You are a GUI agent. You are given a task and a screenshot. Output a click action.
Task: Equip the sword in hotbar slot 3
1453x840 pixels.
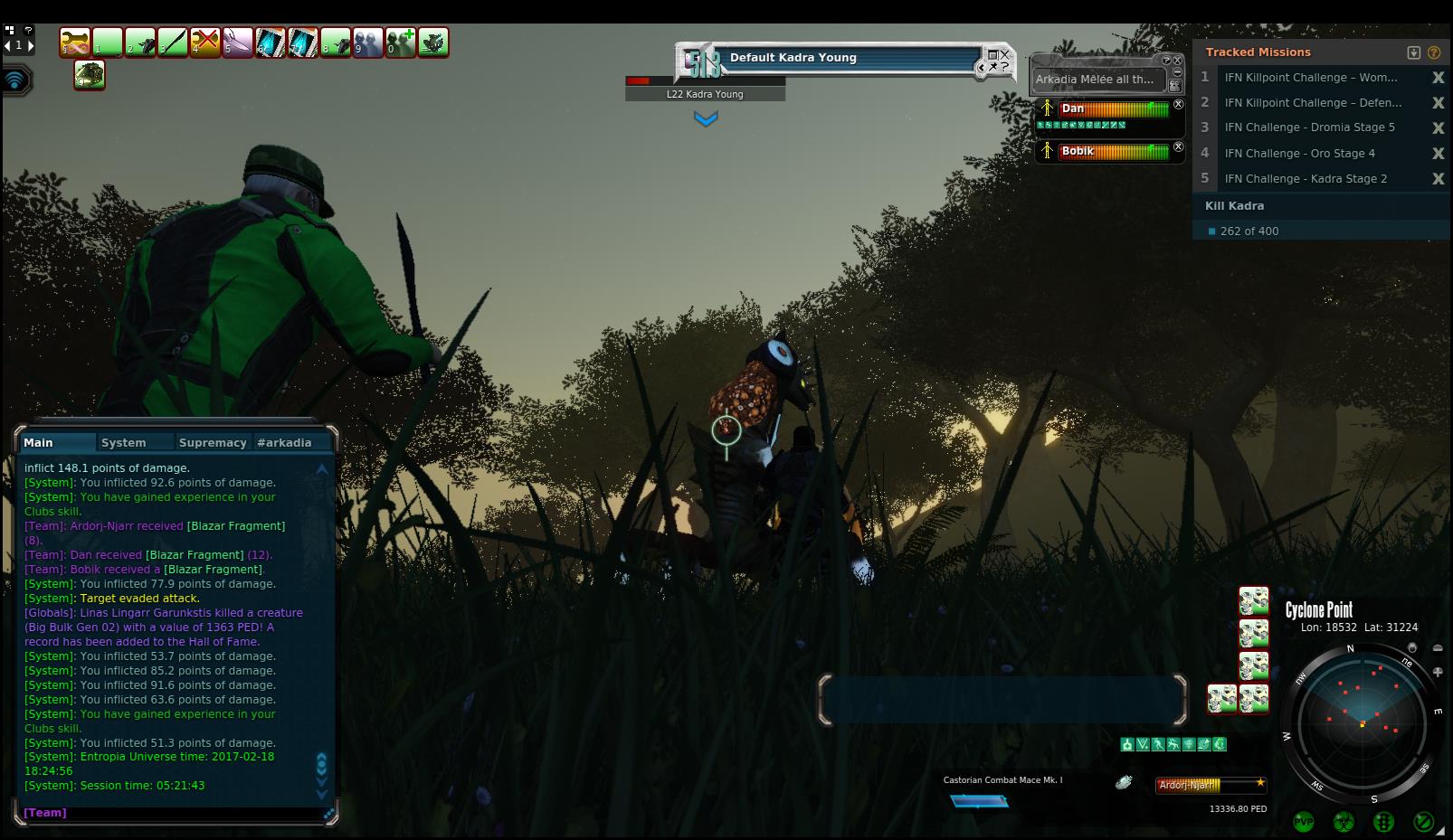pyautogui.click(x=173, y=42)
